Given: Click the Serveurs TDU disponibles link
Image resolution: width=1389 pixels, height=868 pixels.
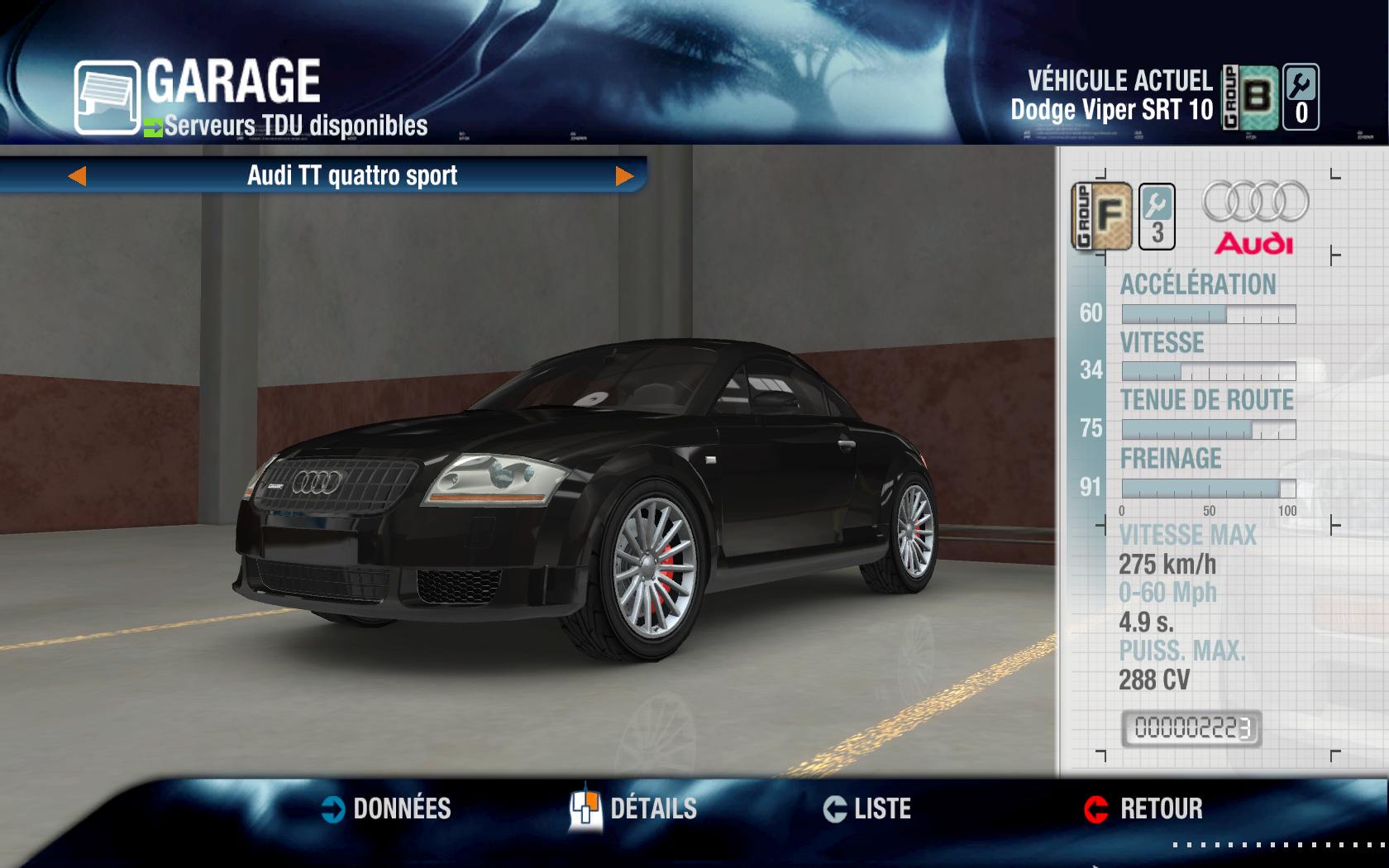Looking at the screenshot, I should (x=294, y=126).
